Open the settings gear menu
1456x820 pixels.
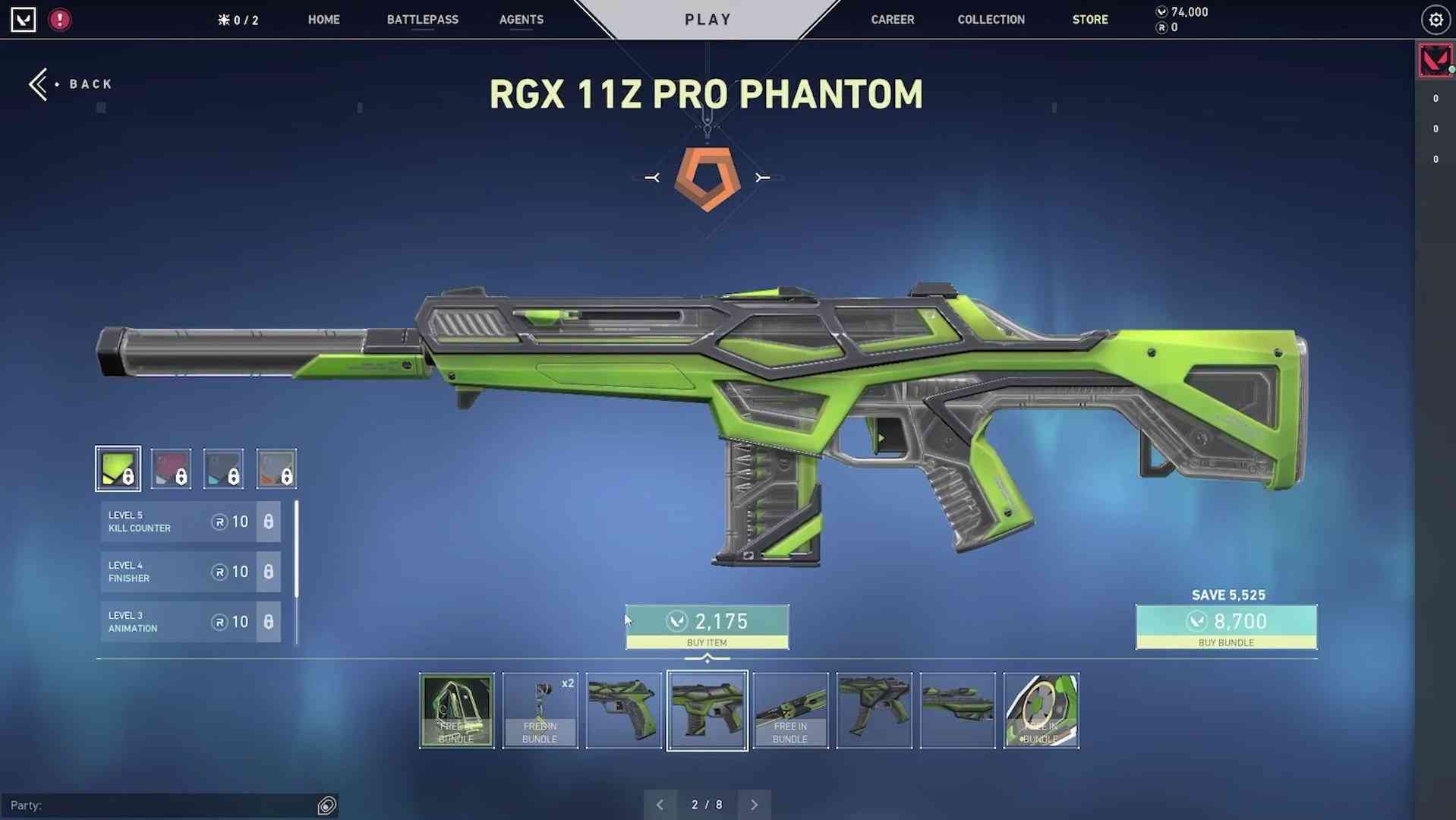click(x=1435, y=20)
